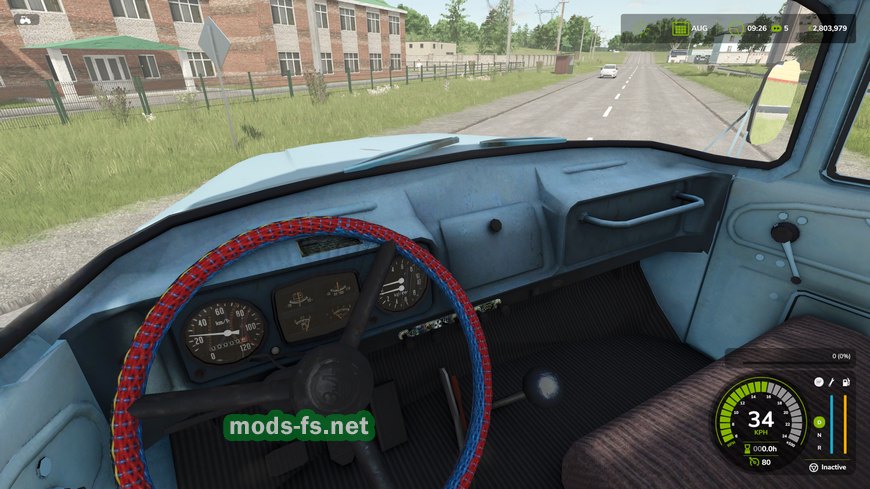Viewport: 870px width, 489px height.
Task: Click the tractor vehicle icon
Action: click(x=24, y=19)
